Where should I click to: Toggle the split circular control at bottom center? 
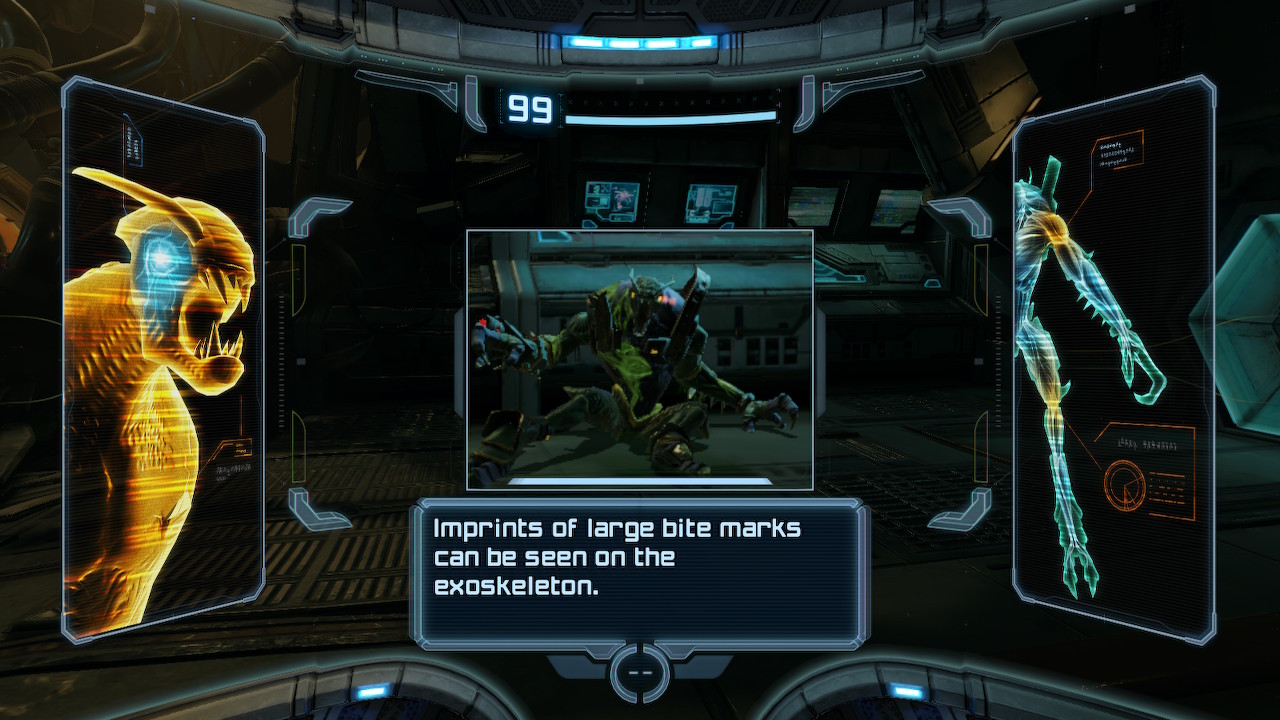click(x=639, y=672)
